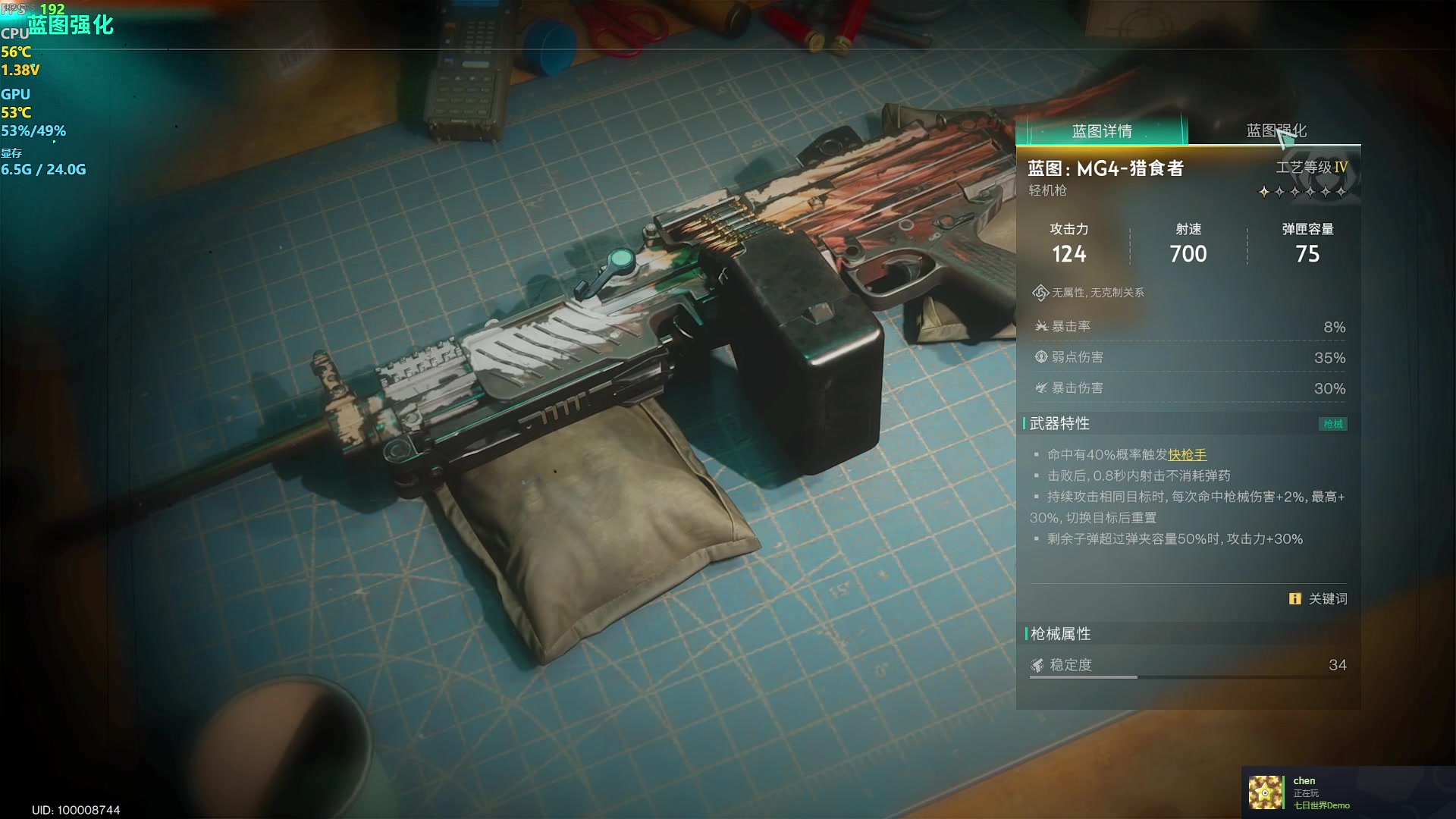This screenshot has height=819, width=1456.
Task: Open the 快枪手 keyword link
Action: tap(1187, 455)
